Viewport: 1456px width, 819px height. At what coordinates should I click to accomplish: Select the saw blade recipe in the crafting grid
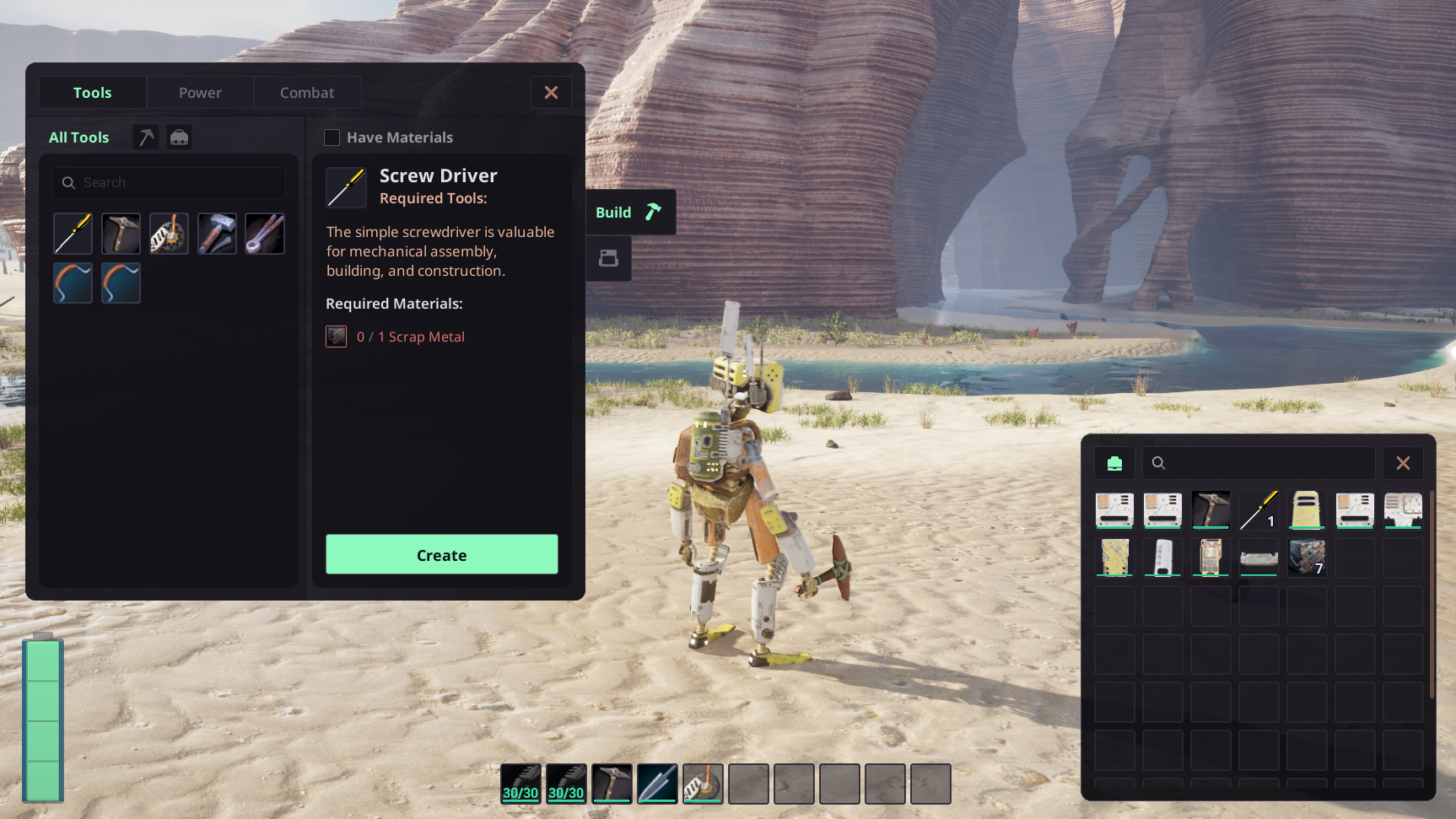[x=169, y=234]
